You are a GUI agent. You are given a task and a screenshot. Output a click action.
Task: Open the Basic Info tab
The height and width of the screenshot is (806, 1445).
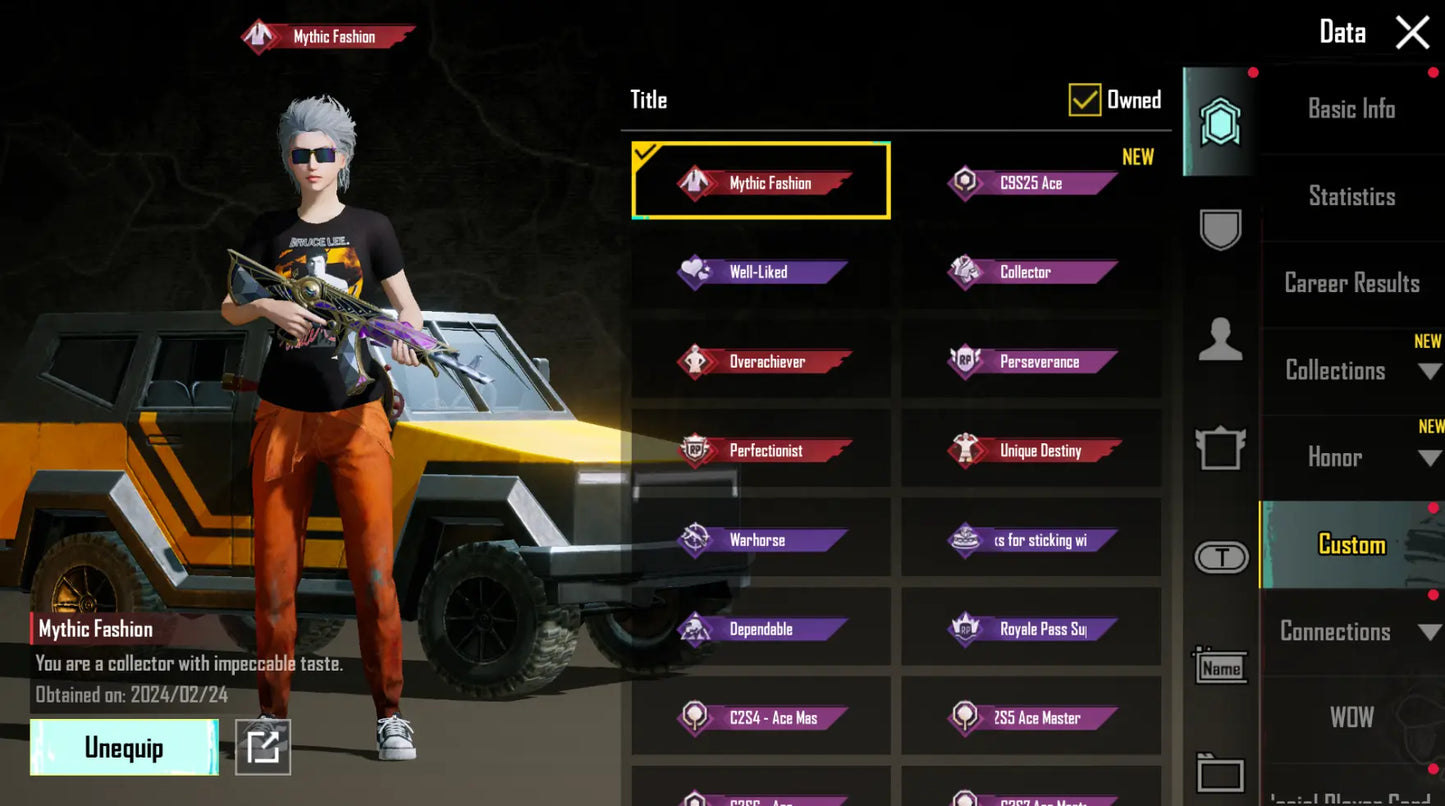[1351, 109]
